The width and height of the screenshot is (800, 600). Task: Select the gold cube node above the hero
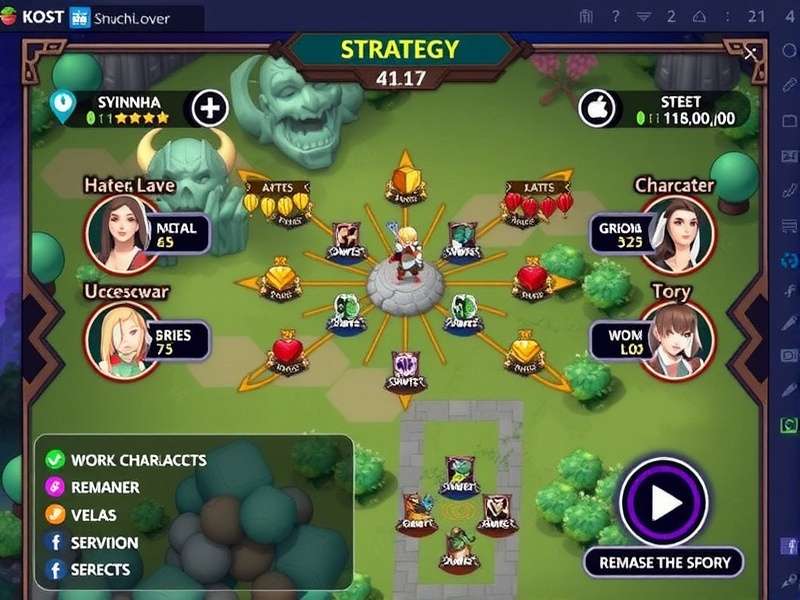(403, 181)
